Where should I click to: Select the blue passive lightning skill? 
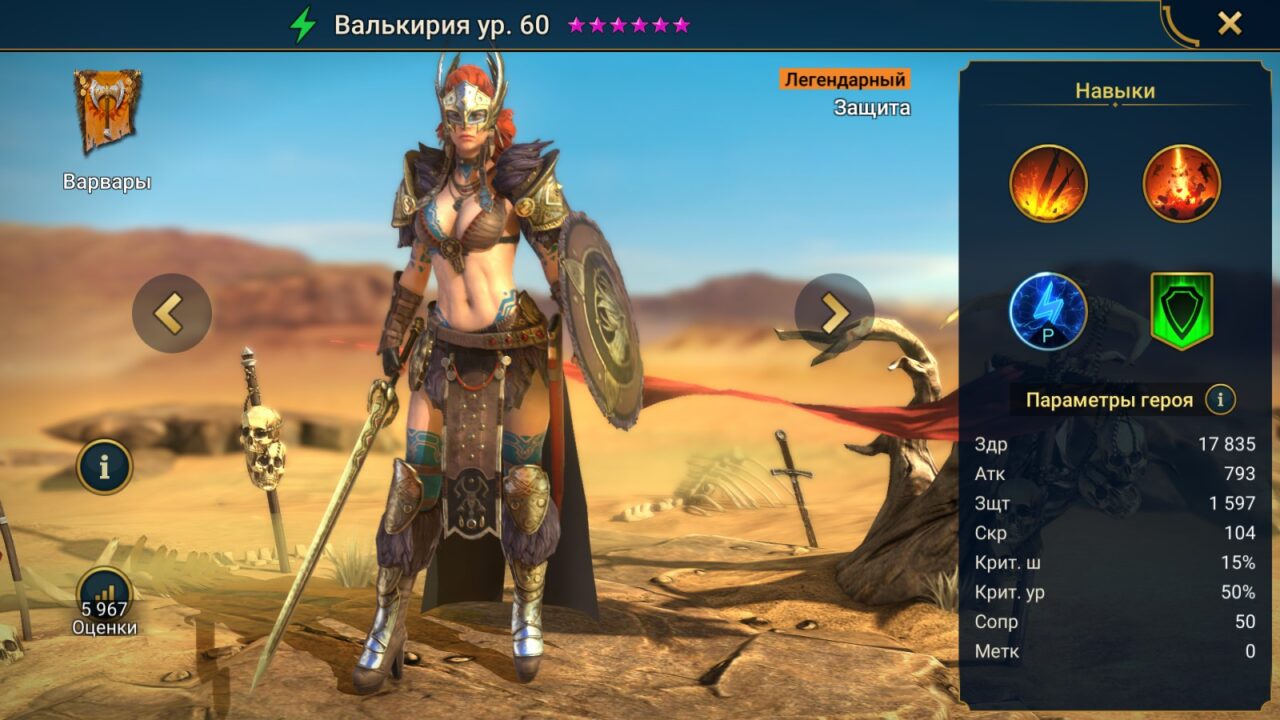point(1050,310)
